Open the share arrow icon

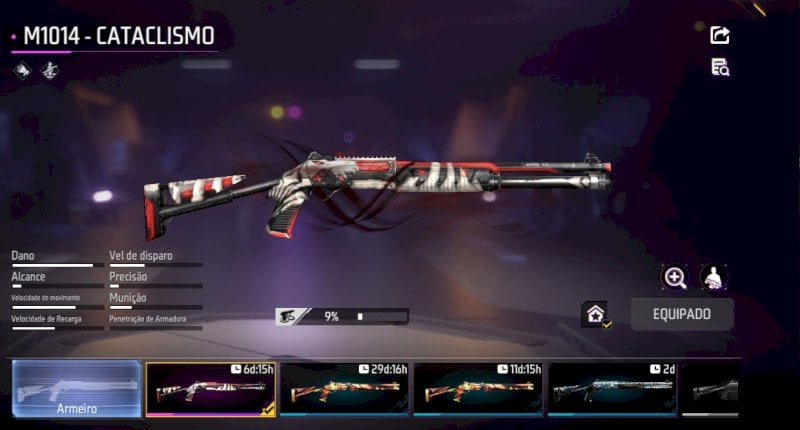(719, 36)
